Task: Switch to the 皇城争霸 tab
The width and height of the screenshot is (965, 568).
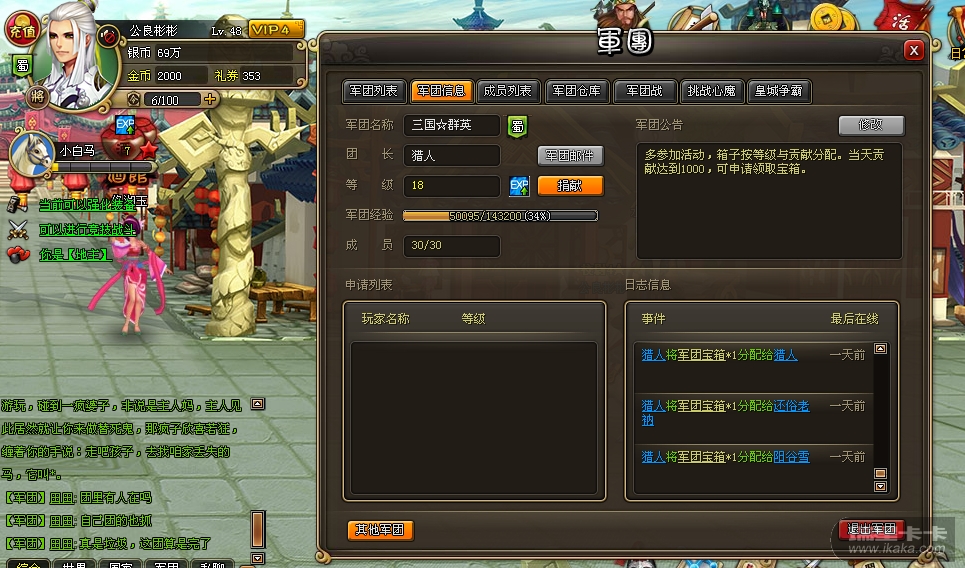Action: pos(778,91)
